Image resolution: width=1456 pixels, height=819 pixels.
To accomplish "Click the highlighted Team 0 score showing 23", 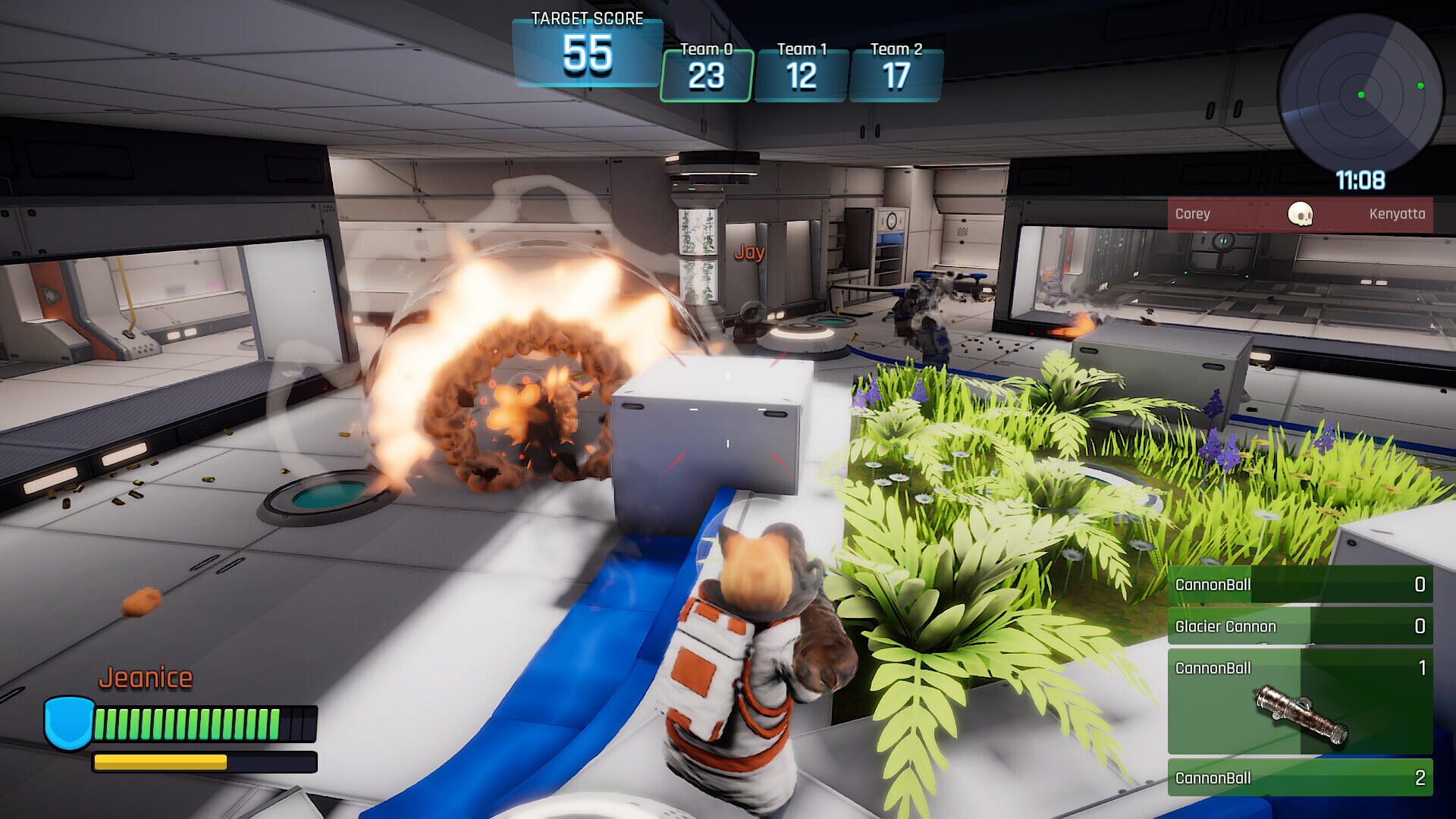I will pyautogui.click(x=707, y=72).
